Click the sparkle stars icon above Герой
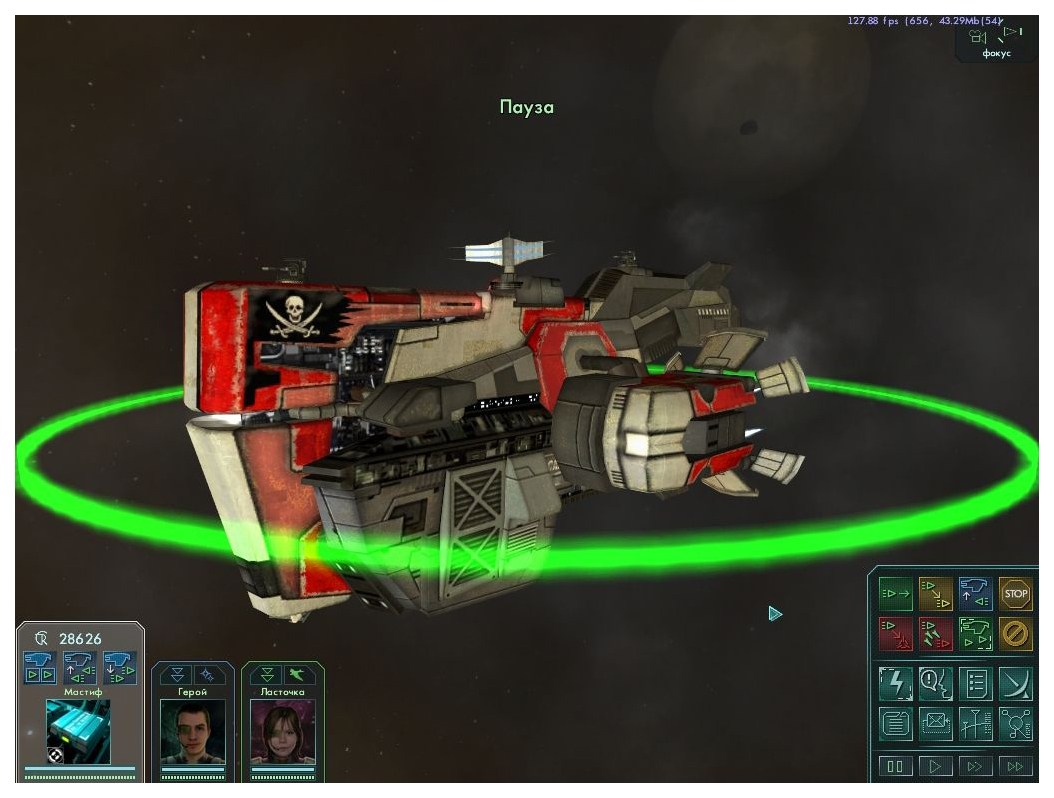 pyautogui.click(x=208, y=675)
